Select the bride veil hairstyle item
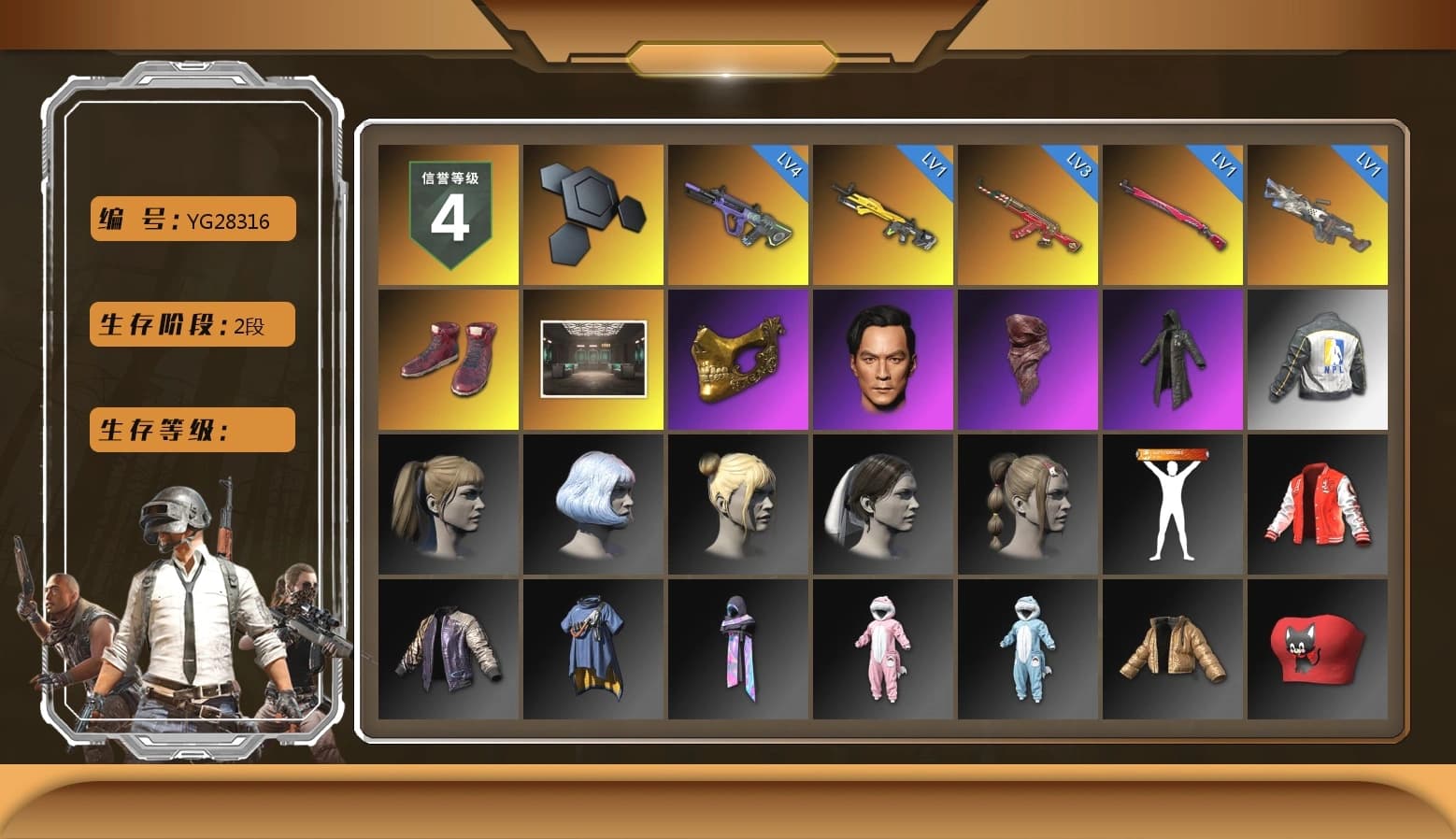Image resolution: width=1456 pixels, height=839 pixels. [x=882, y=505]
